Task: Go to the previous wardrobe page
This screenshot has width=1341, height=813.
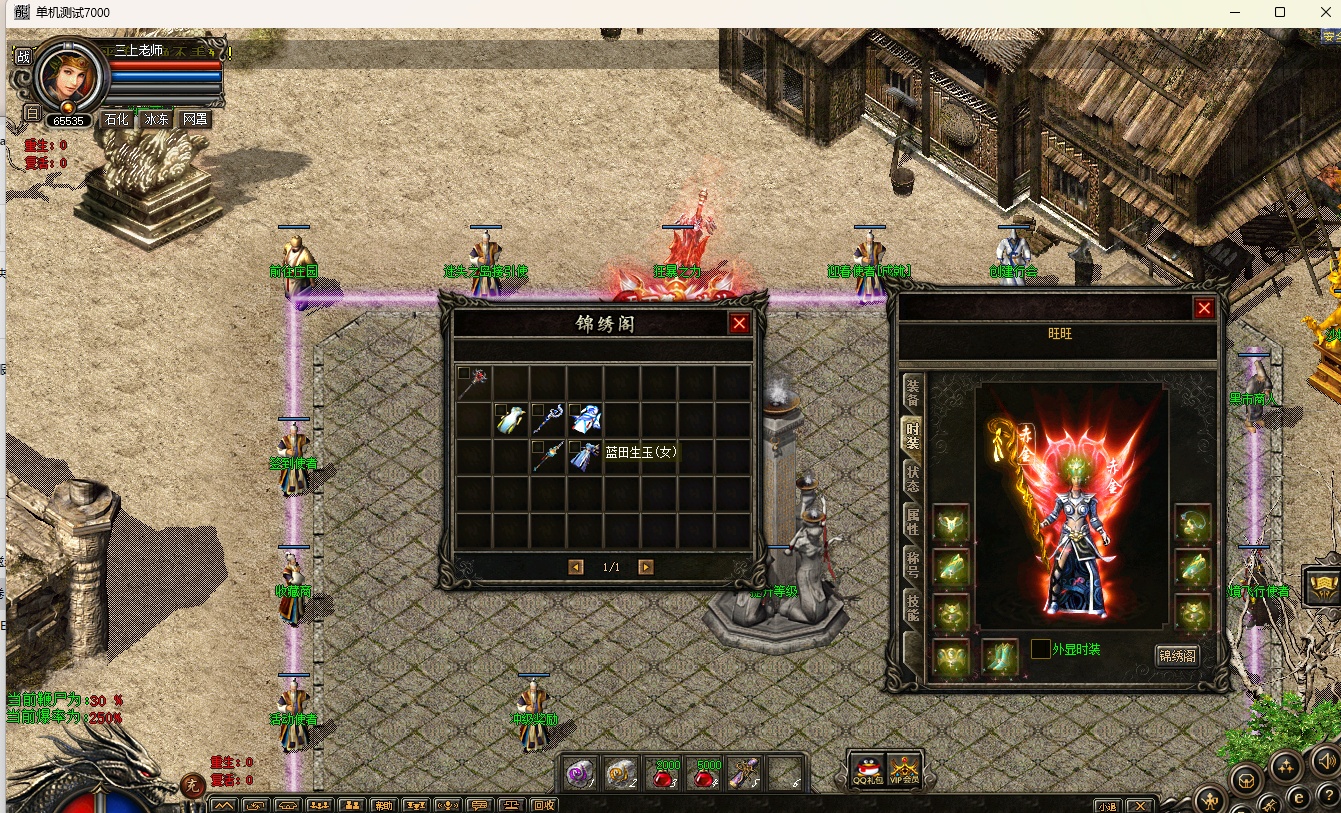Action: [576, 567]
